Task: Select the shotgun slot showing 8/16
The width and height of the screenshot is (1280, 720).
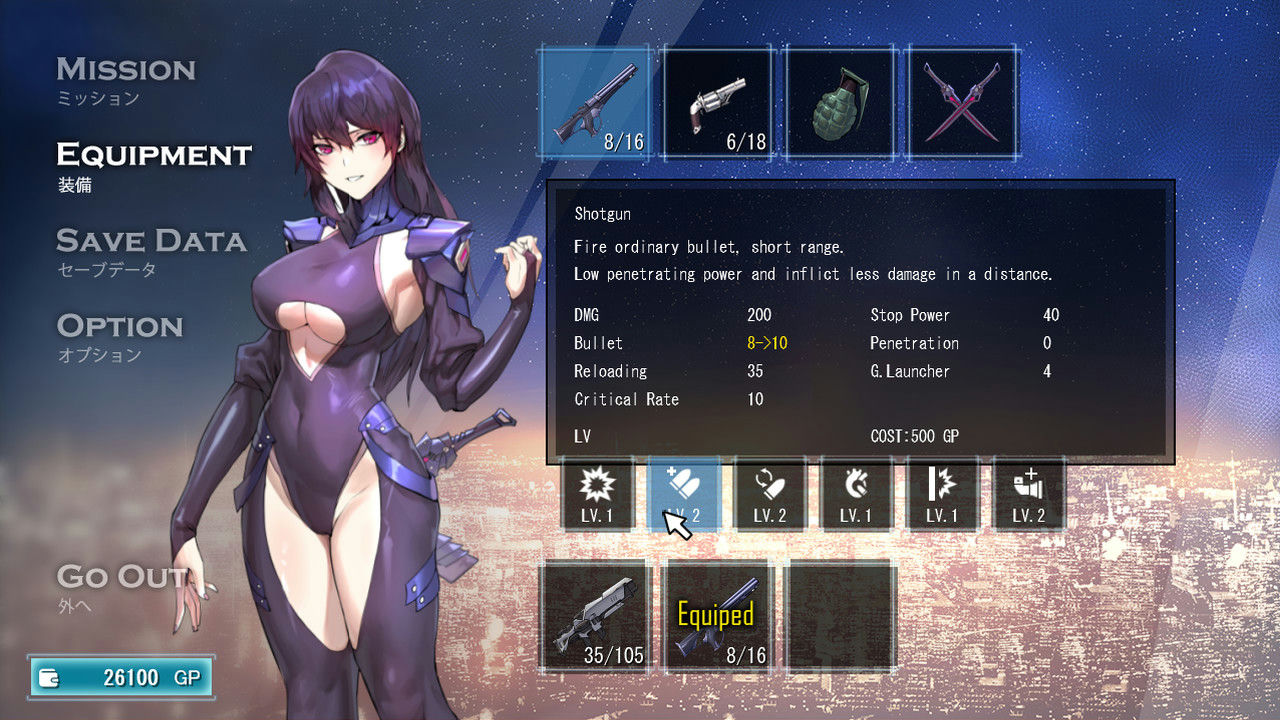Action: click(595, 102)
